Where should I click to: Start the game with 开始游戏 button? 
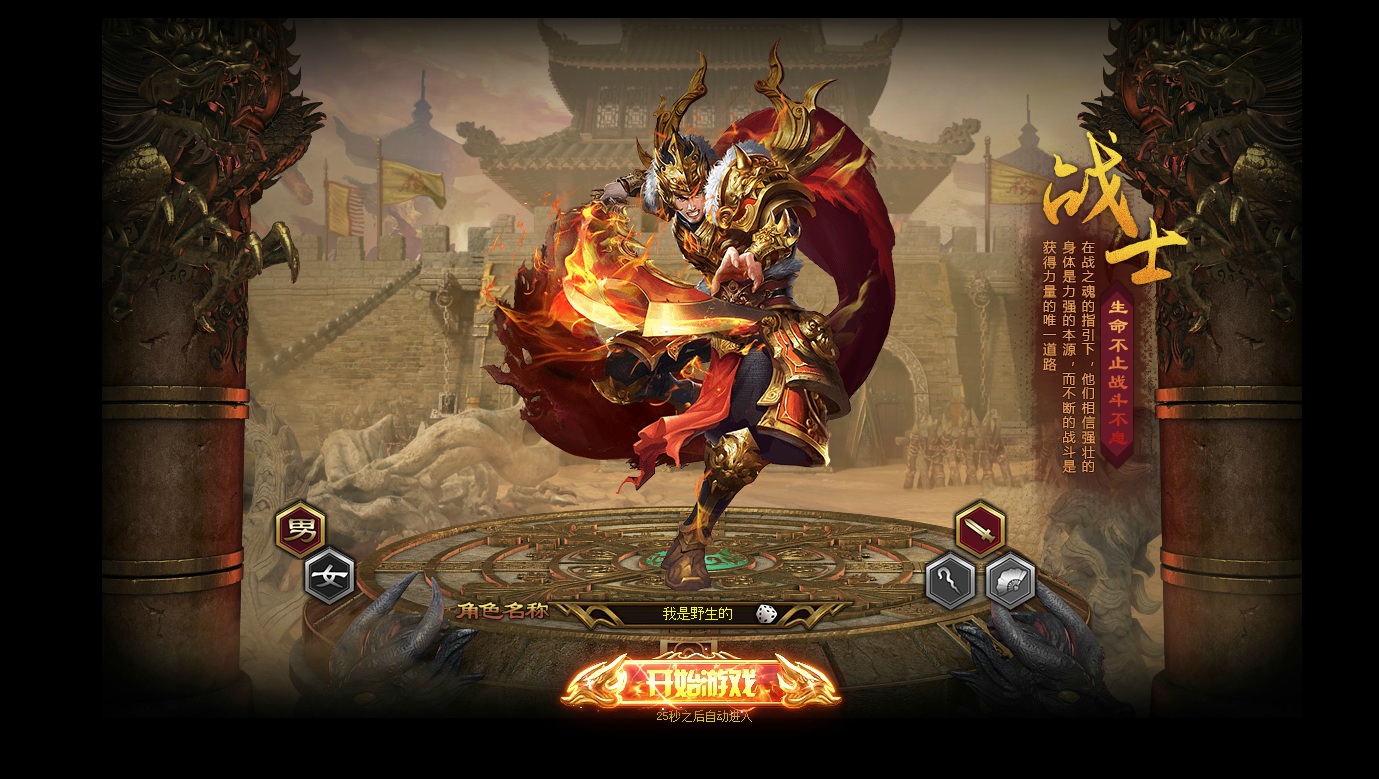coord(699,683)
